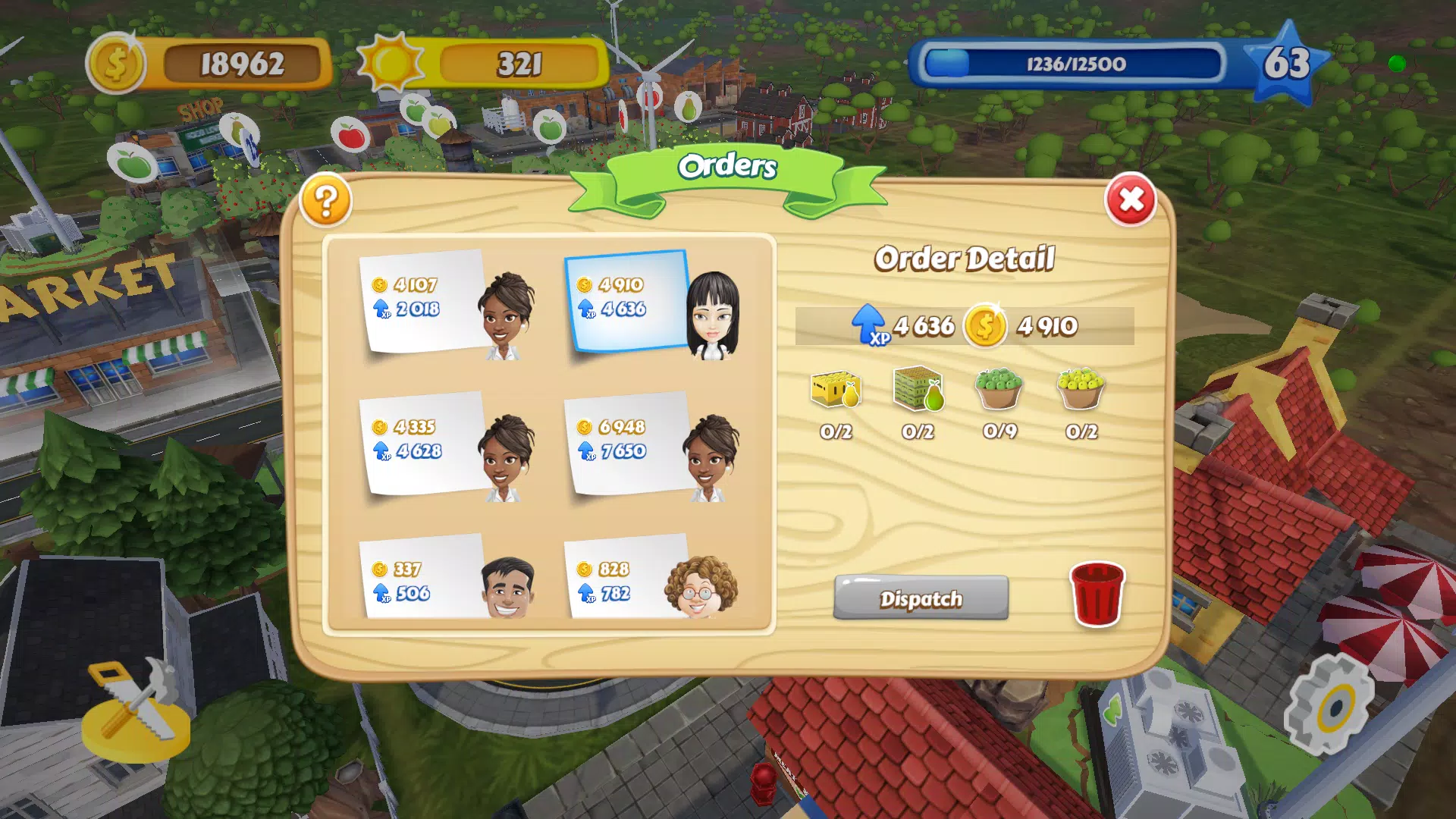This screenshot has width=1456, height=819.
Task: Open the orders help question mark
Action: tap(326, 201)
